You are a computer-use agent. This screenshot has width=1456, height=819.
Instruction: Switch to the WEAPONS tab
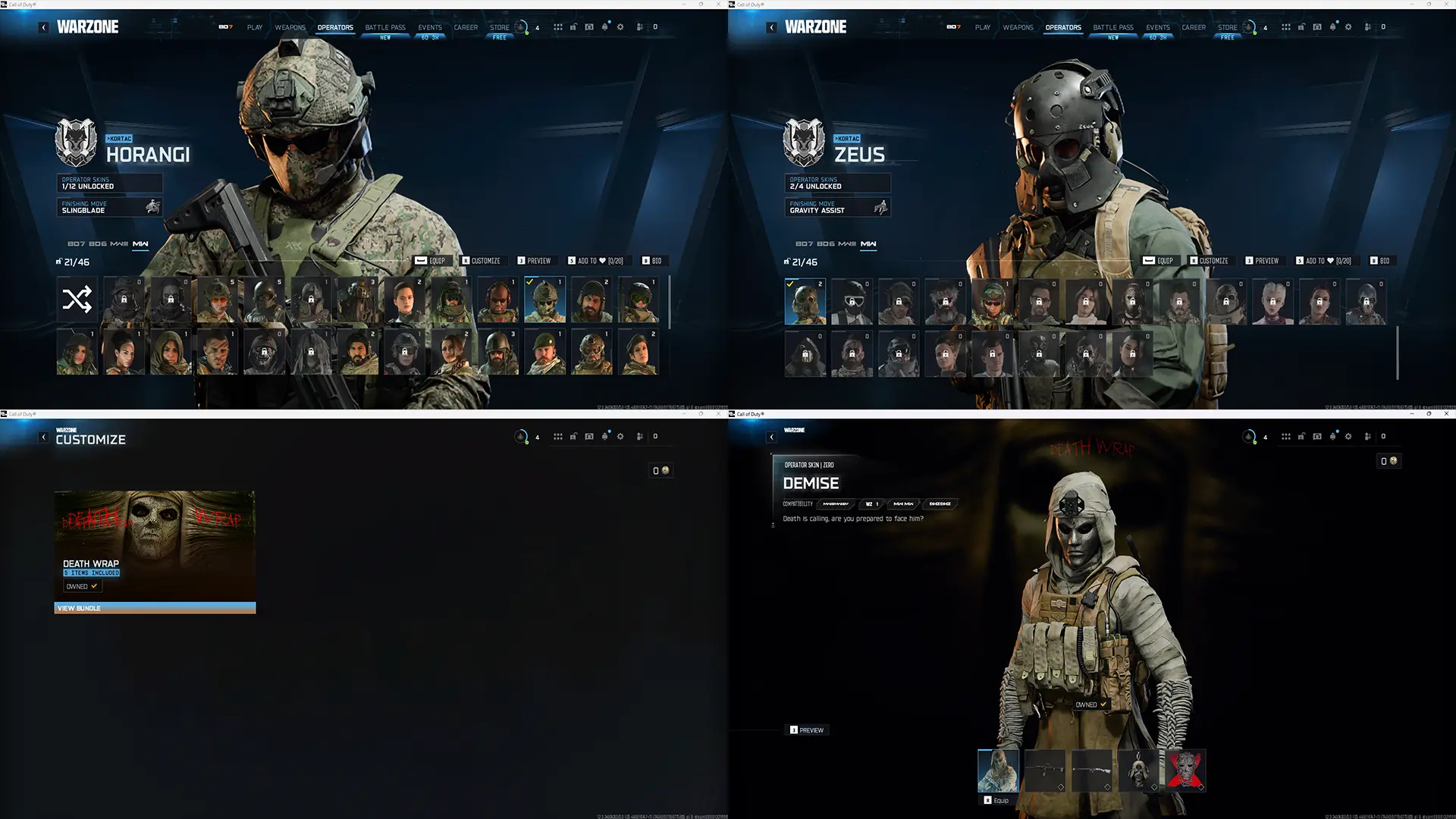290,27
